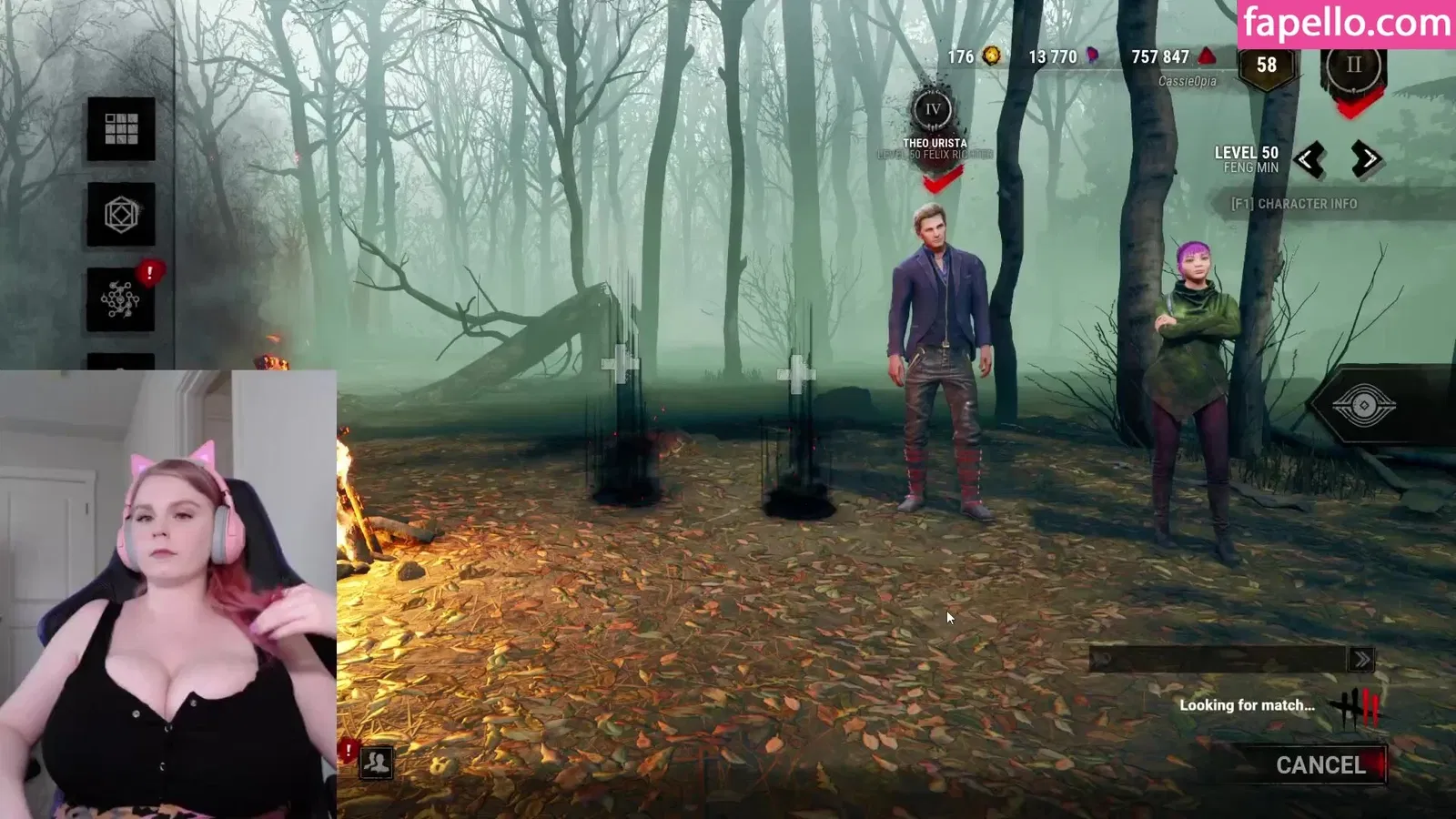Open the friends list icon
This screenshot has height=819, width=1456.
[376, 763]
